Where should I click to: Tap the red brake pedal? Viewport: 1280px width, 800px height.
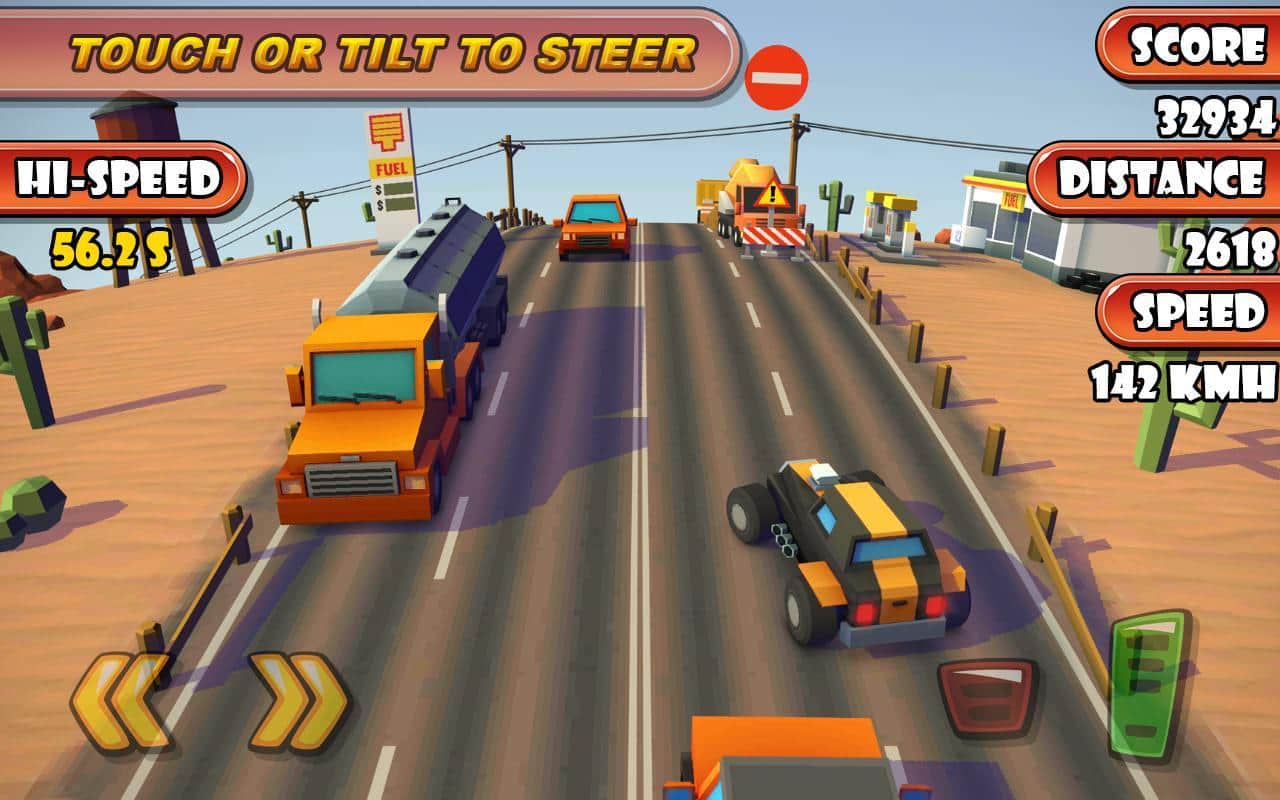click(986, 697)
